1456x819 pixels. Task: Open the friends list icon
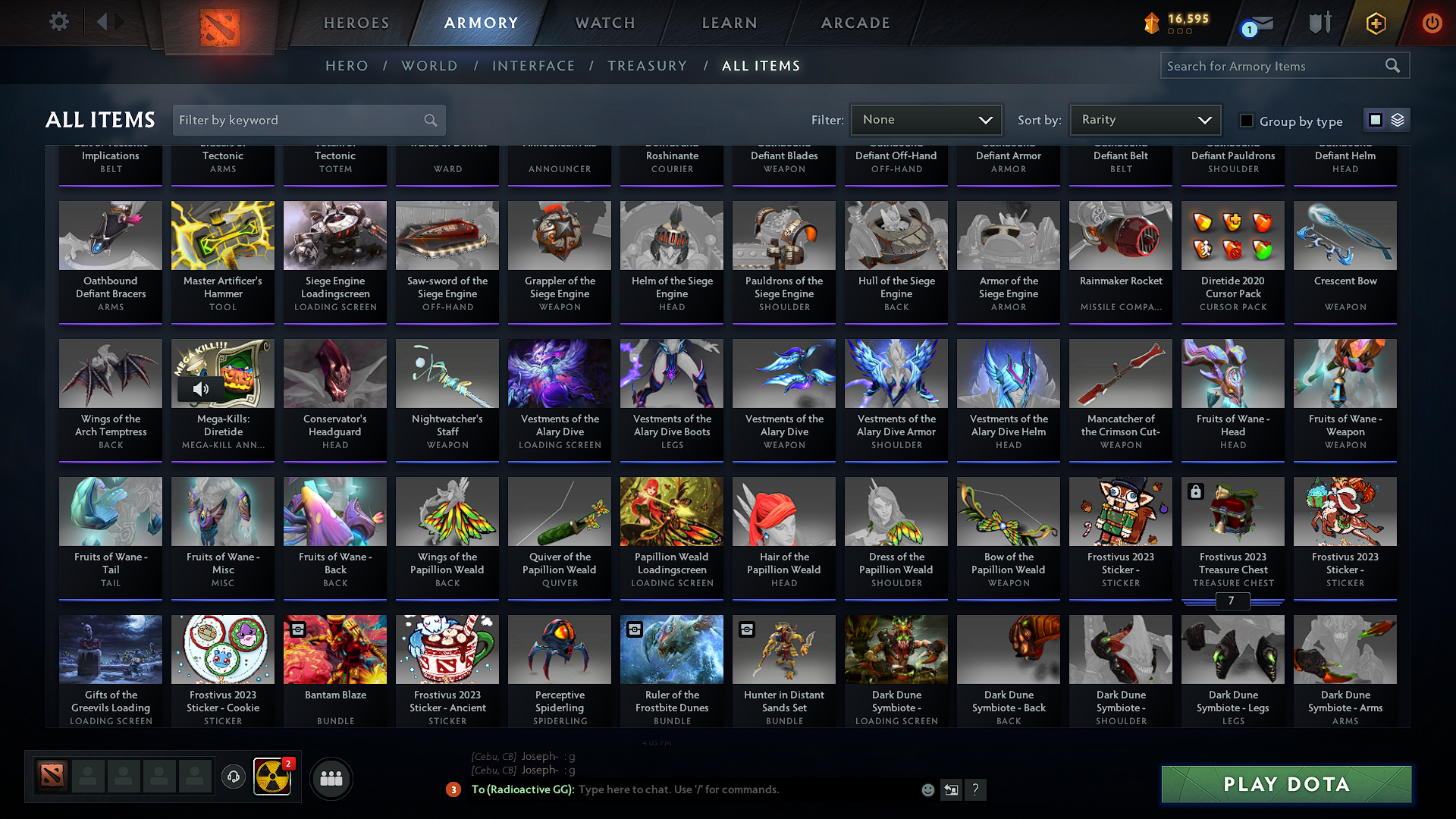point(331,778)
